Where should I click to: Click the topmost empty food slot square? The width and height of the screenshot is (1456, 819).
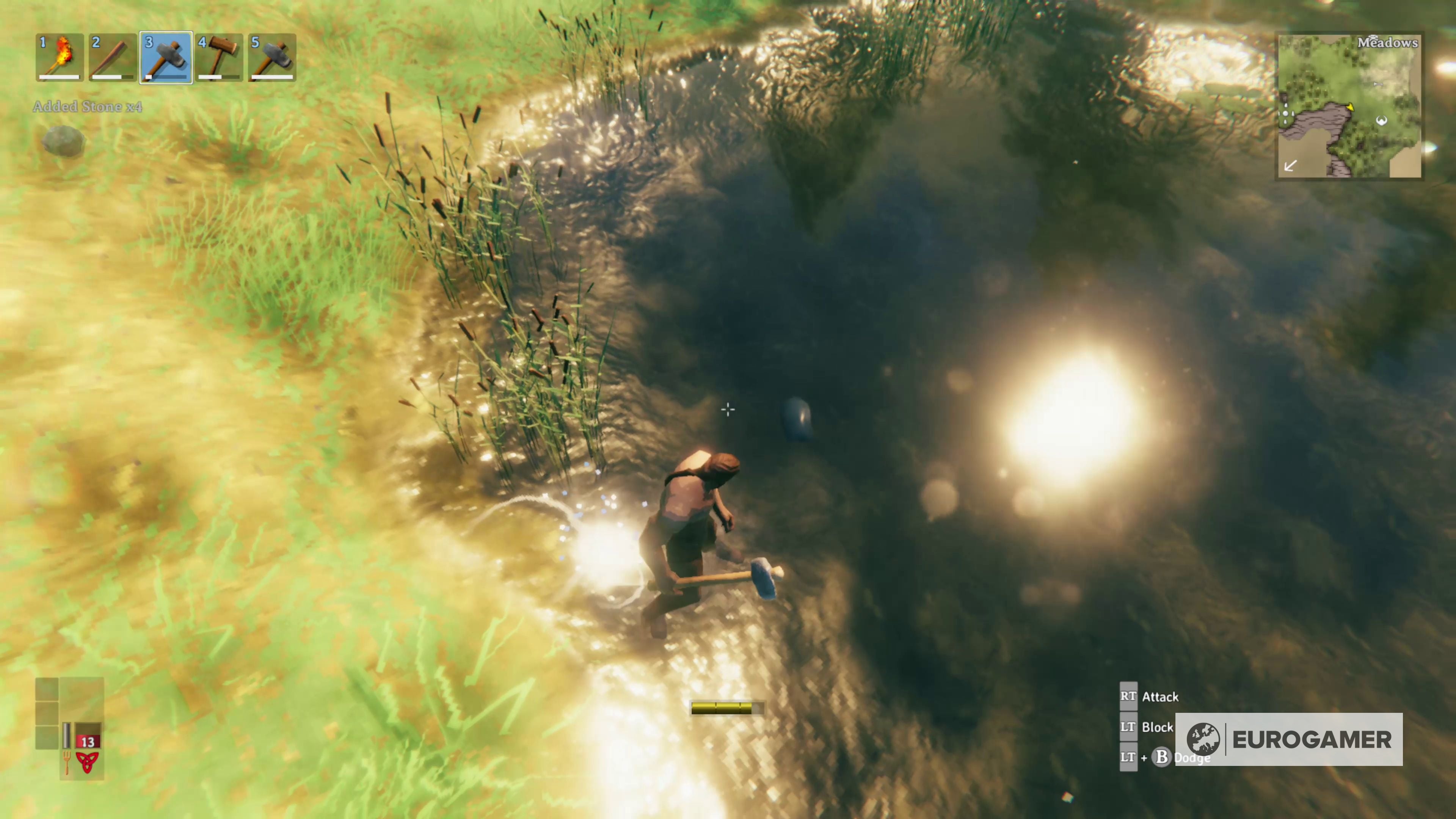[47, 690]
